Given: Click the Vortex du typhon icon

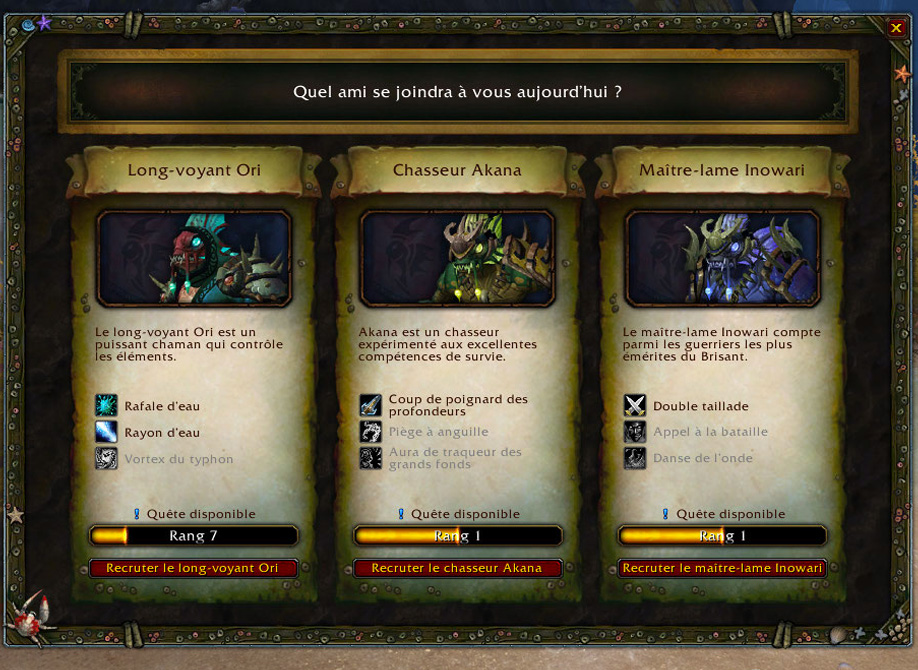Looking at the screenshot, I should tap(106, 459).
